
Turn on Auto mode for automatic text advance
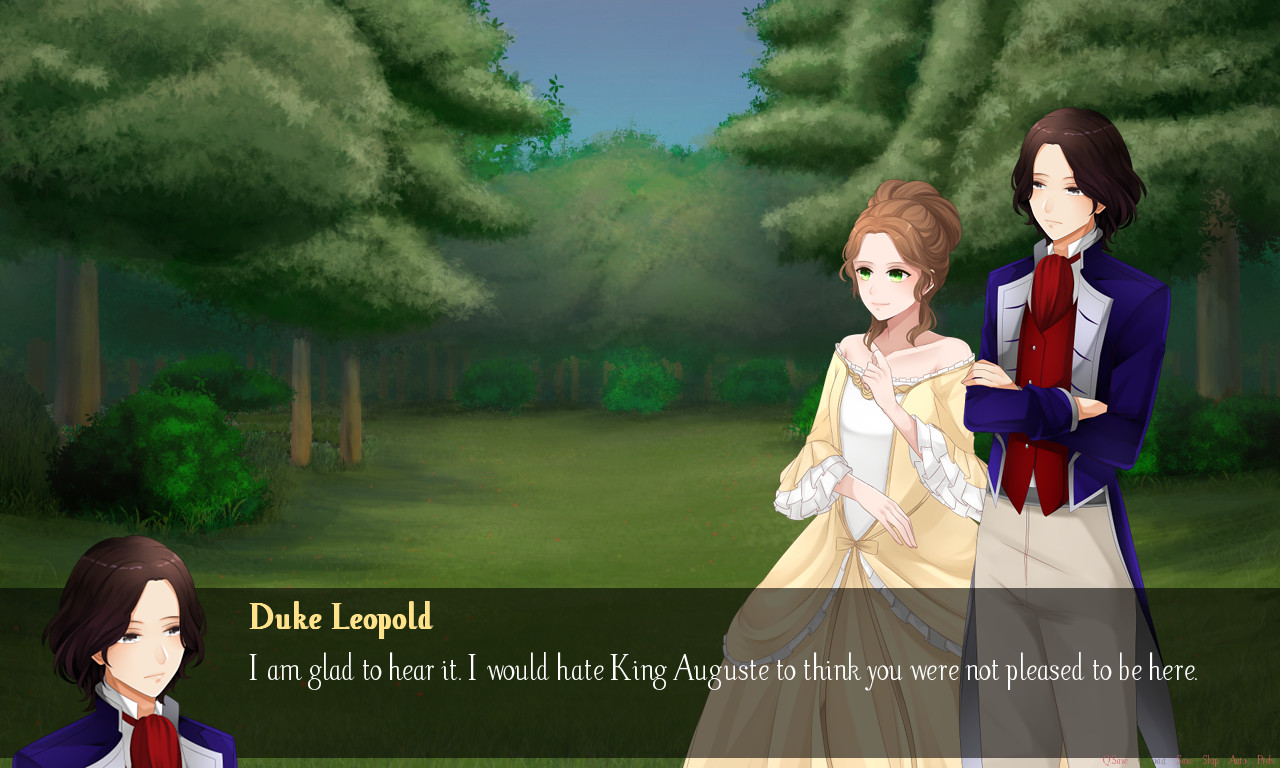click(x=1239, y=760)
